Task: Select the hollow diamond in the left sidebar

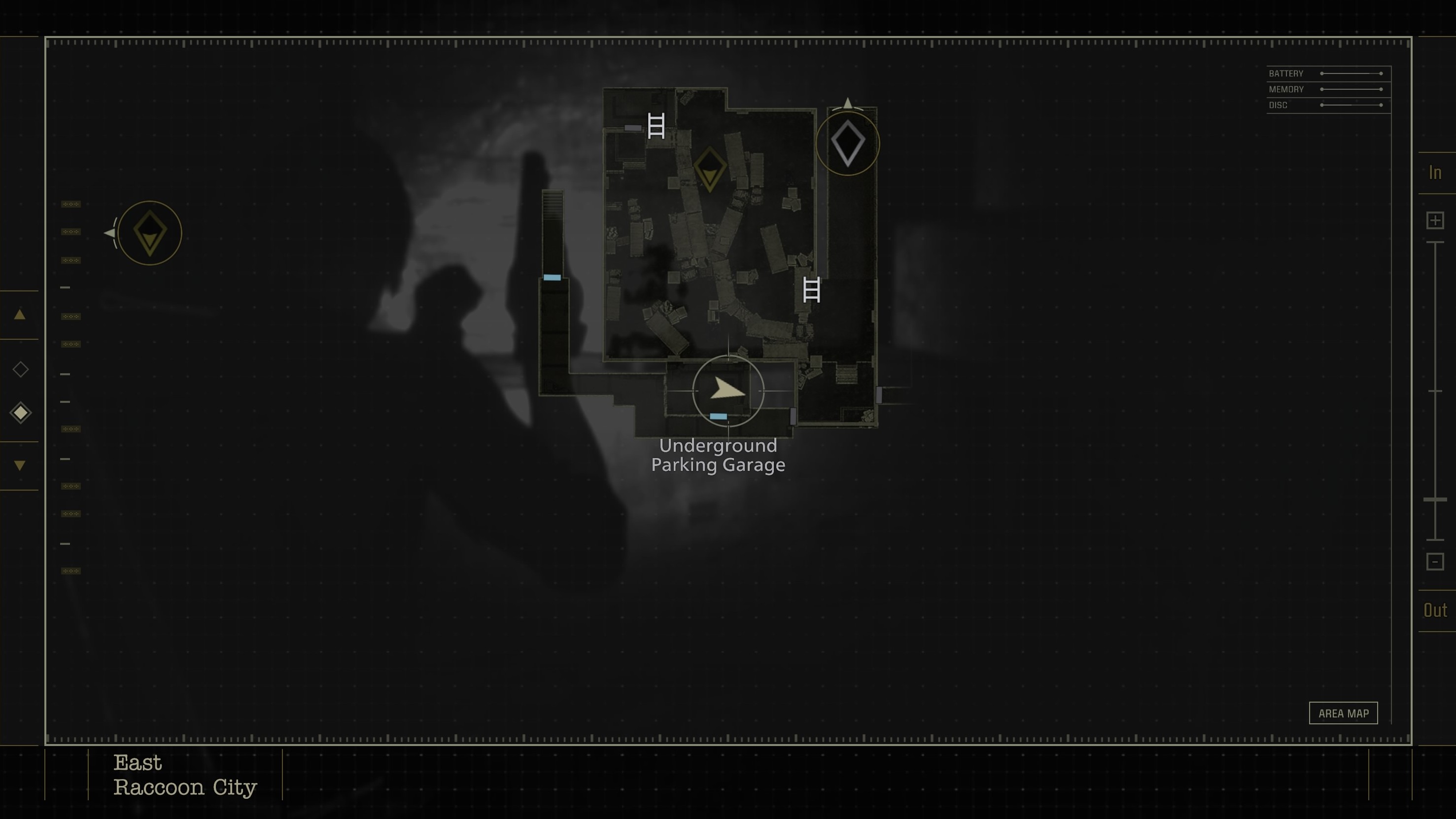Action: pyautogui.click(x=20, y=369)
